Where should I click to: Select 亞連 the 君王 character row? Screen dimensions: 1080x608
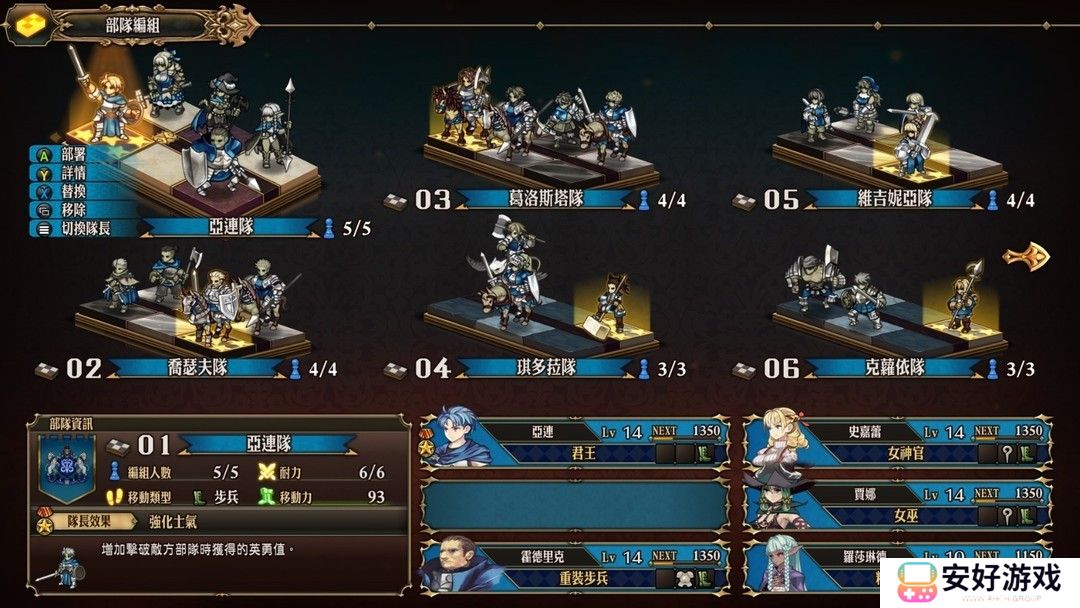pos(575,442)
